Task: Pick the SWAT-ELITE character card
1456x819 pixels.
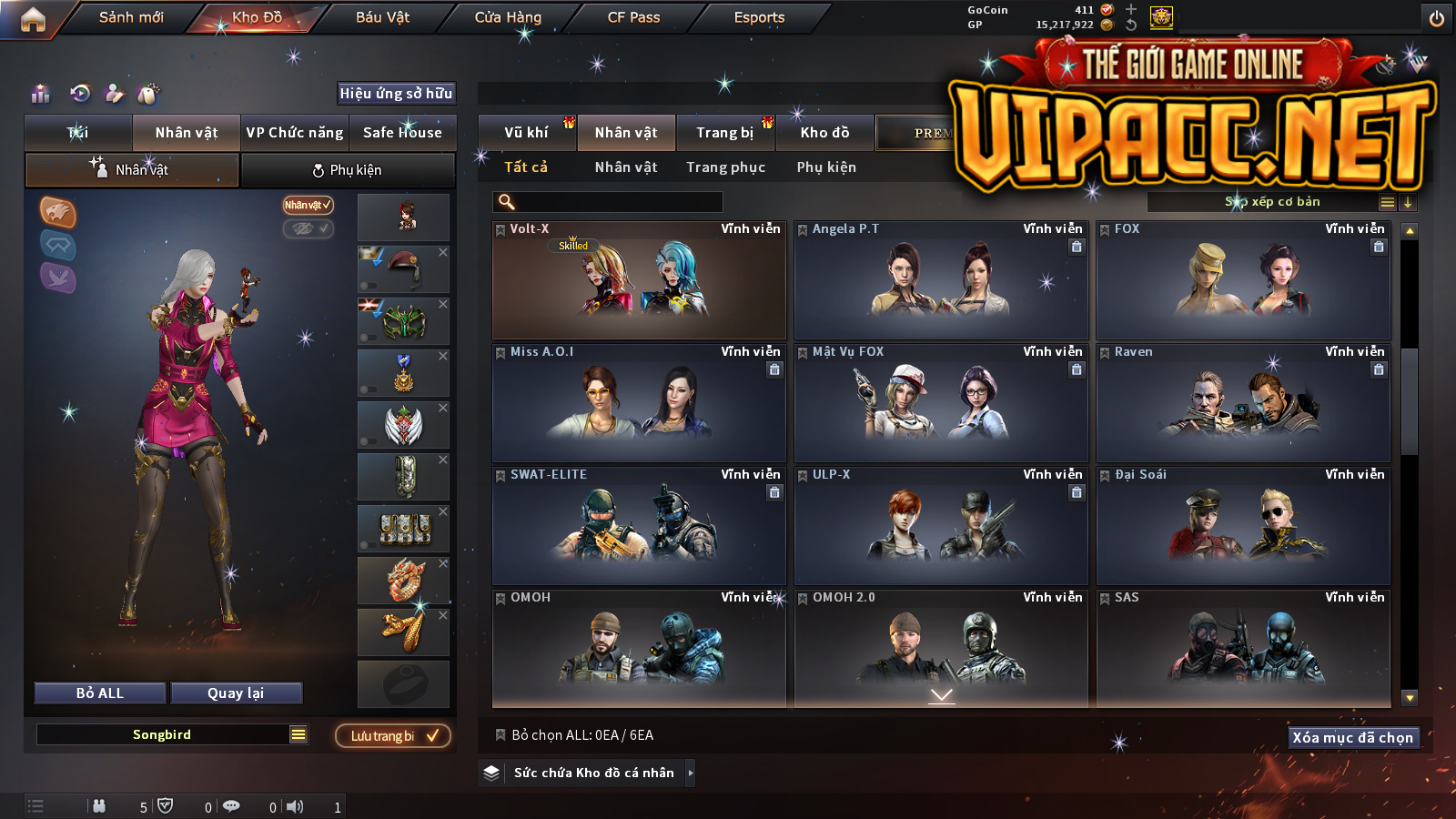Action: (x=639, y=526)
